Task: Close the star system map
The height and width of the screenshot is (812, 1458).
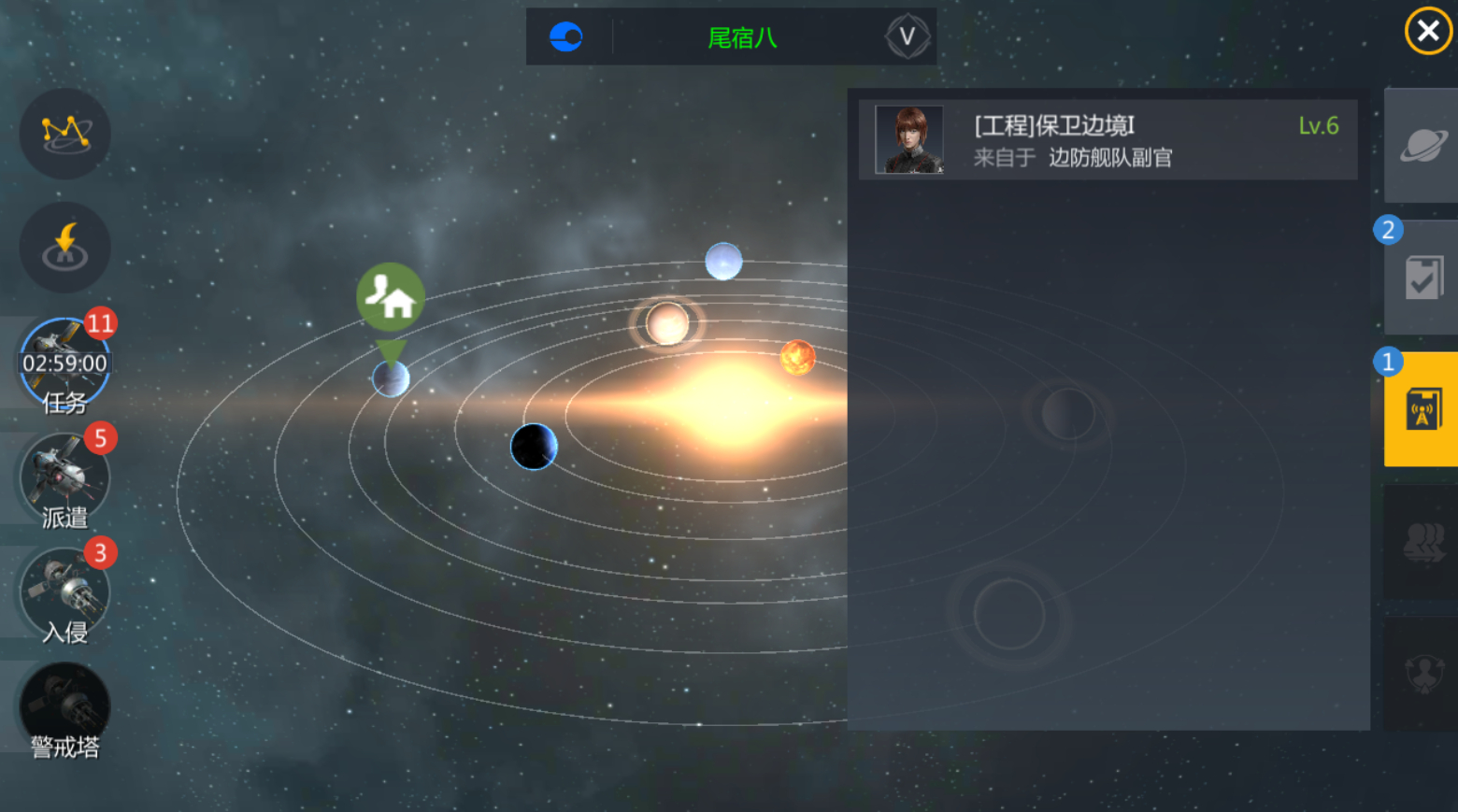Action: (x=1427, y=32)
